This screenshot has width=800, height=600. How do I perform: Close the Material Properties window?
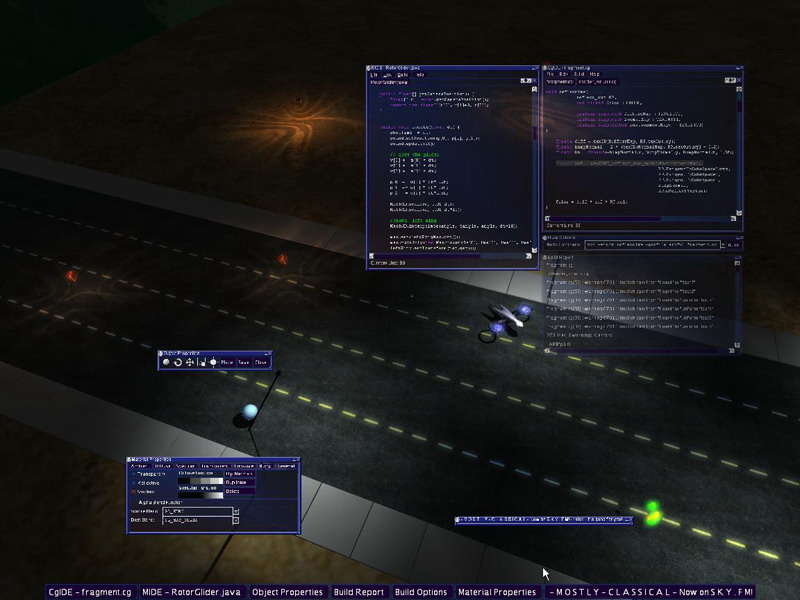[x=295, y=460]
